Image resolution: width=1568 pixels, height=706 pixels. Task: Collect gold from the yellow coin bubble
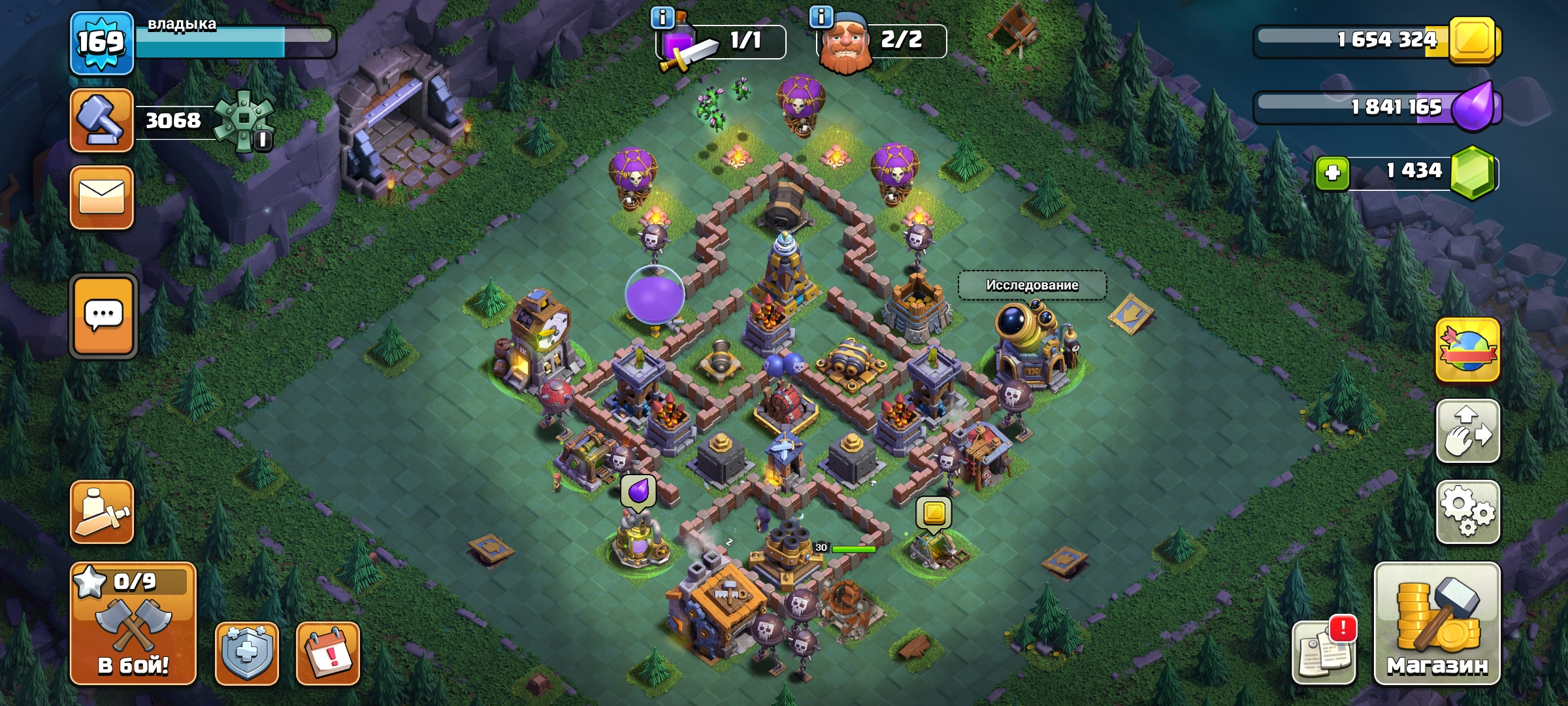tap(934, 513)
